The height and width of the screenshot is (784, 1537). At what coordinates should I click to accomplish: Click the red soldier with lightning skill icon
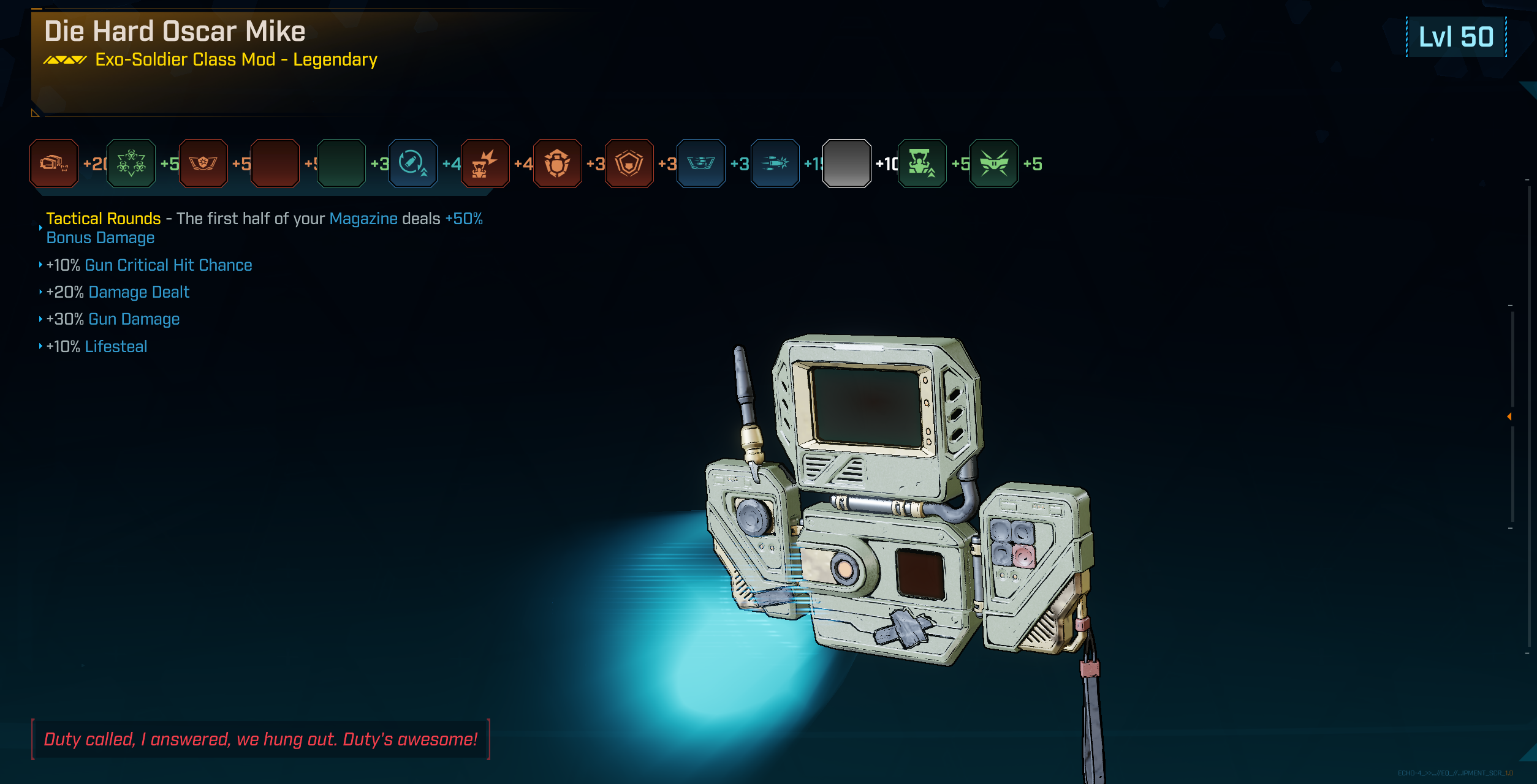[485, 164]
